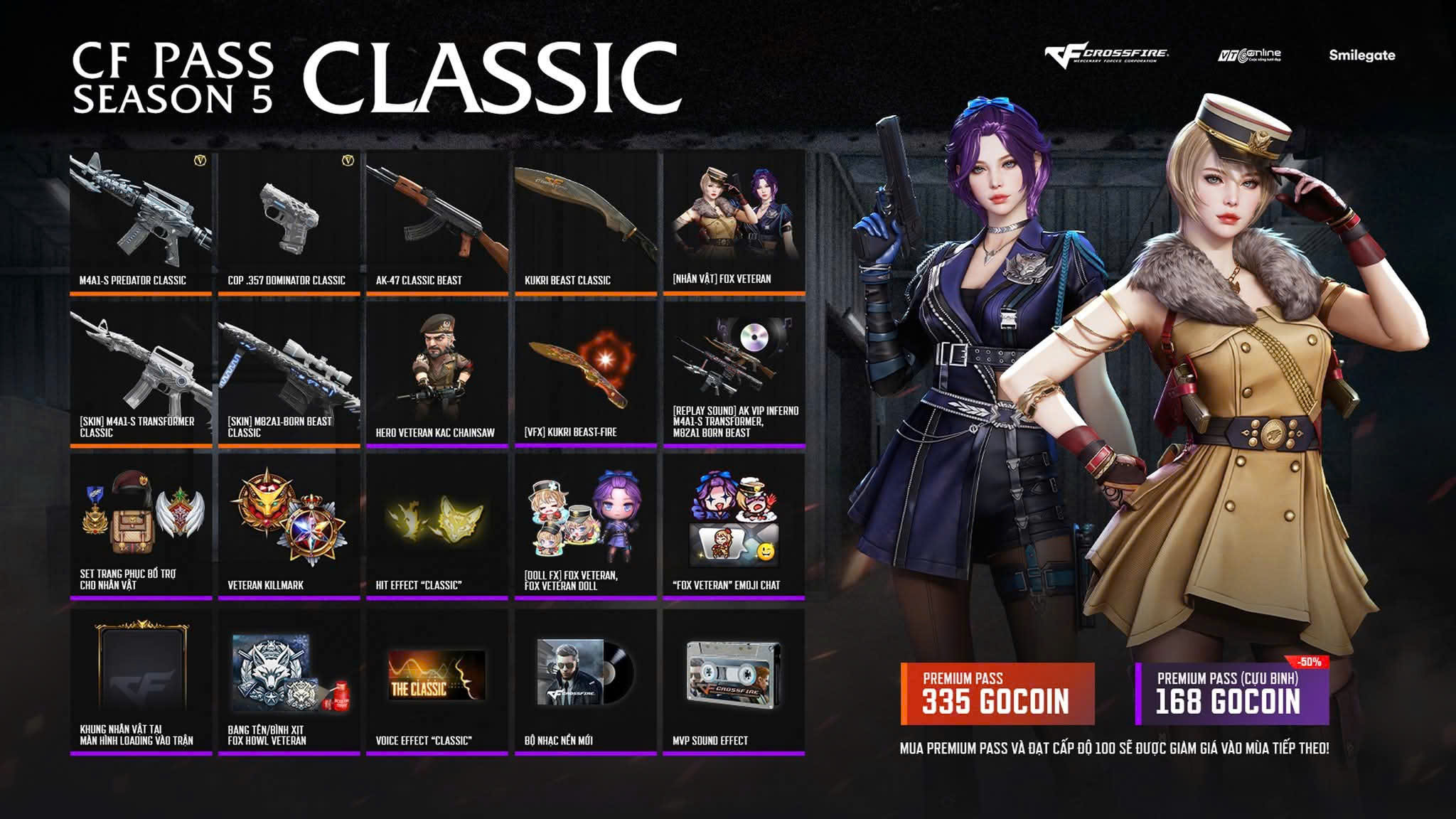Buy the Premium Pass for 335 GOCOIN
The image size is (1456, 819).
tap(997, 694)
